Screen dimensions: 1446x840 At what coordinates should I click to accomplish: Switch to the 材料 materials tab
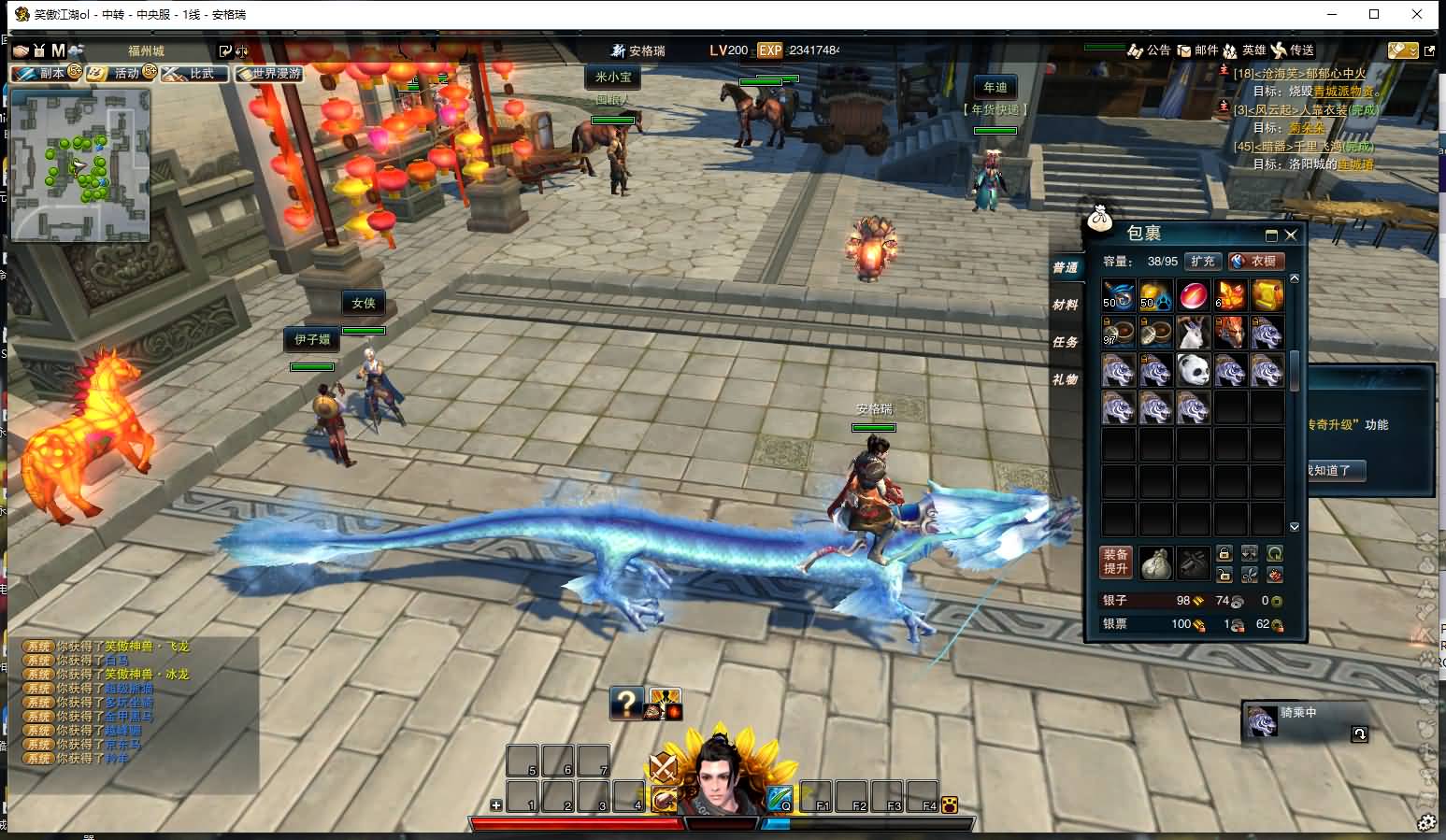point(1066,305)
